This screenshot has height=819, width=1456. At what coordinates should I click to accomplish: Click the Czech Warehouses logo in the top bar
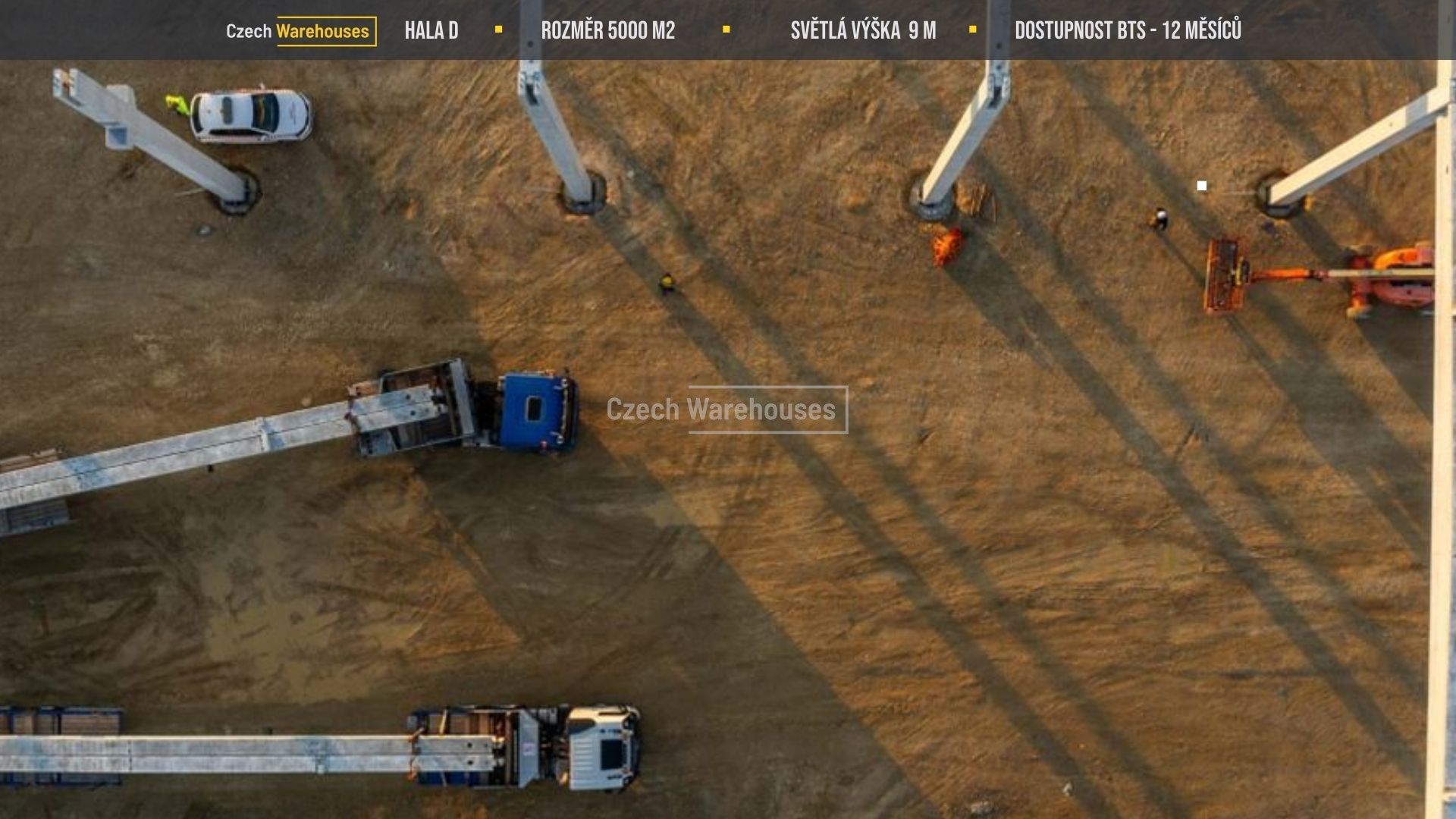pyautogui.click(x=300, y=31)
